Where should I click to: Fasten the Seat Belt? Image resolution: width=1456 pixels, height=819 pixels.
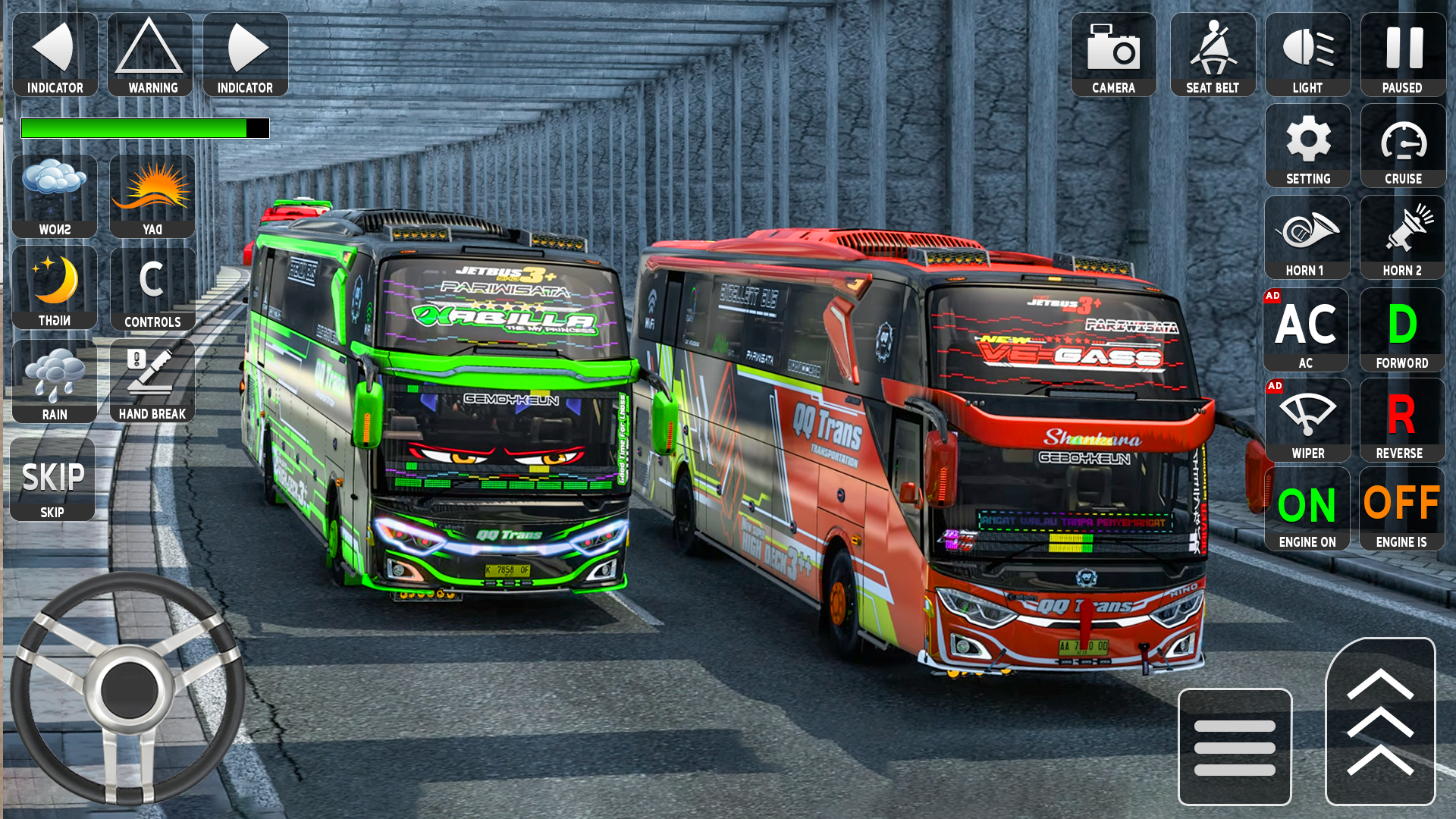[1212, 53]
